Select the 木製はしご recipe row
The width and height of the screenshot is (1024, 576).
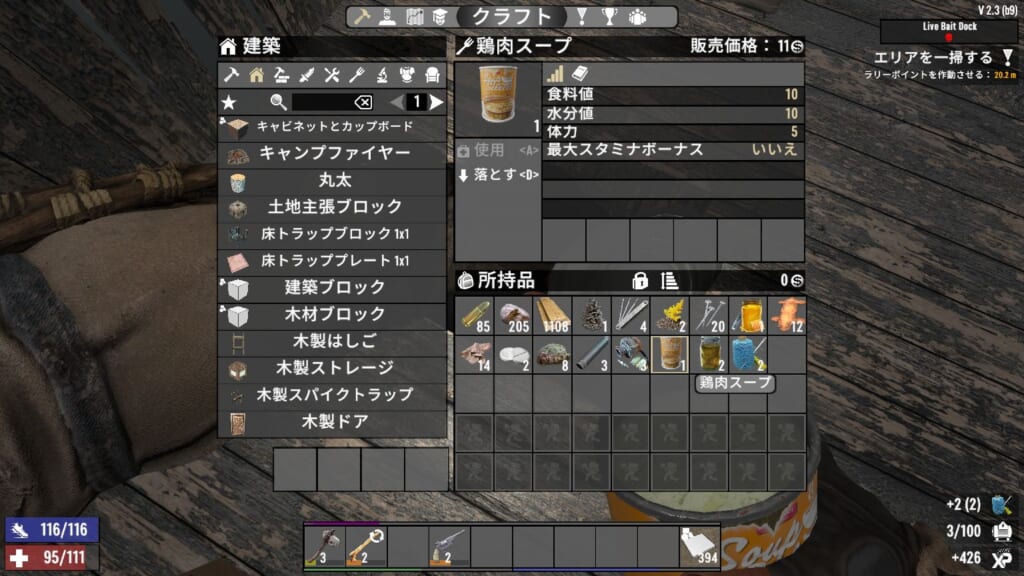(333, 341)
